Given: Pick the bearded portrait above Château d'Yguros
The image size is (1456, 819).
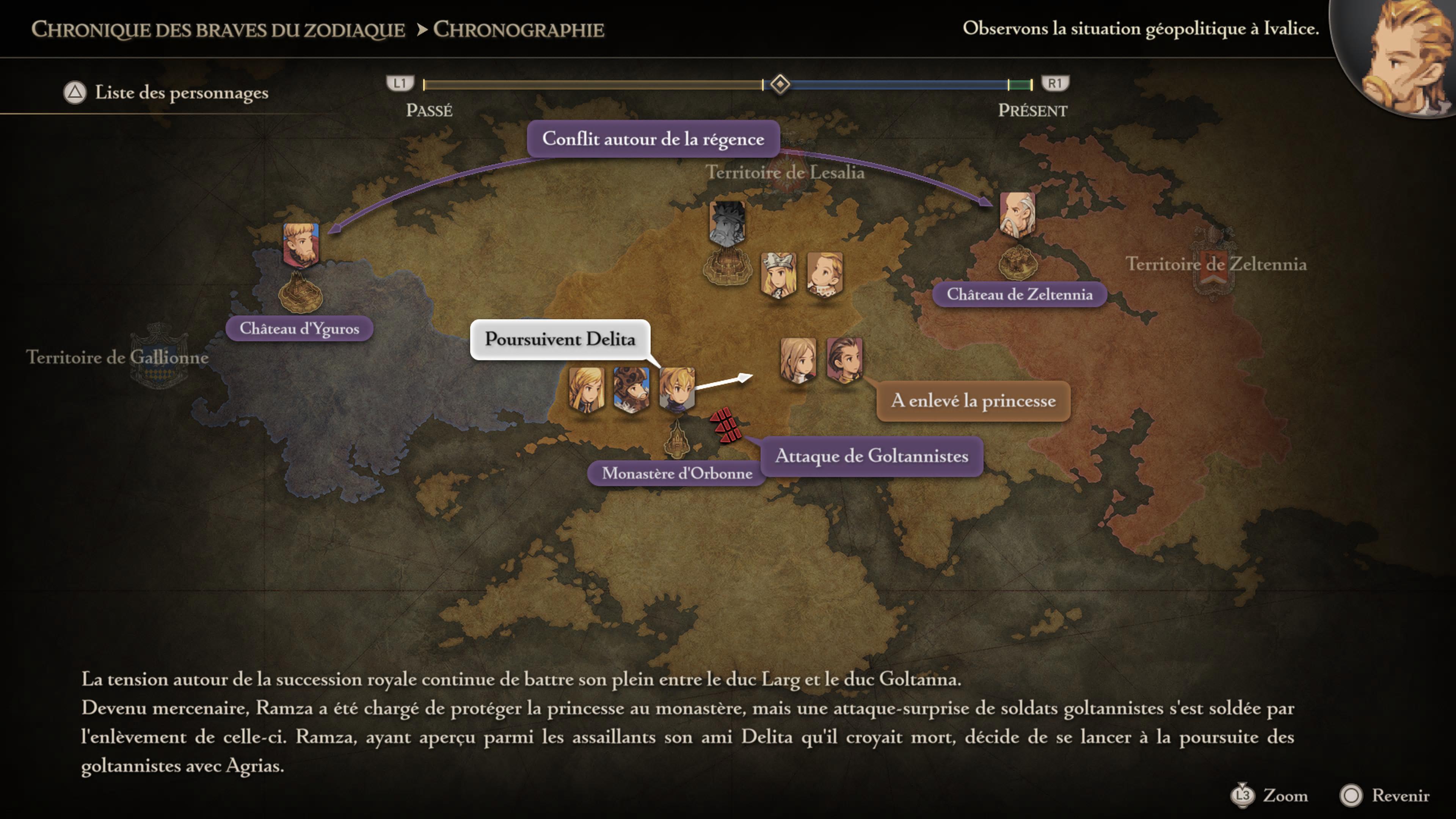Looking at the screenshot, I should coord(301,245).
